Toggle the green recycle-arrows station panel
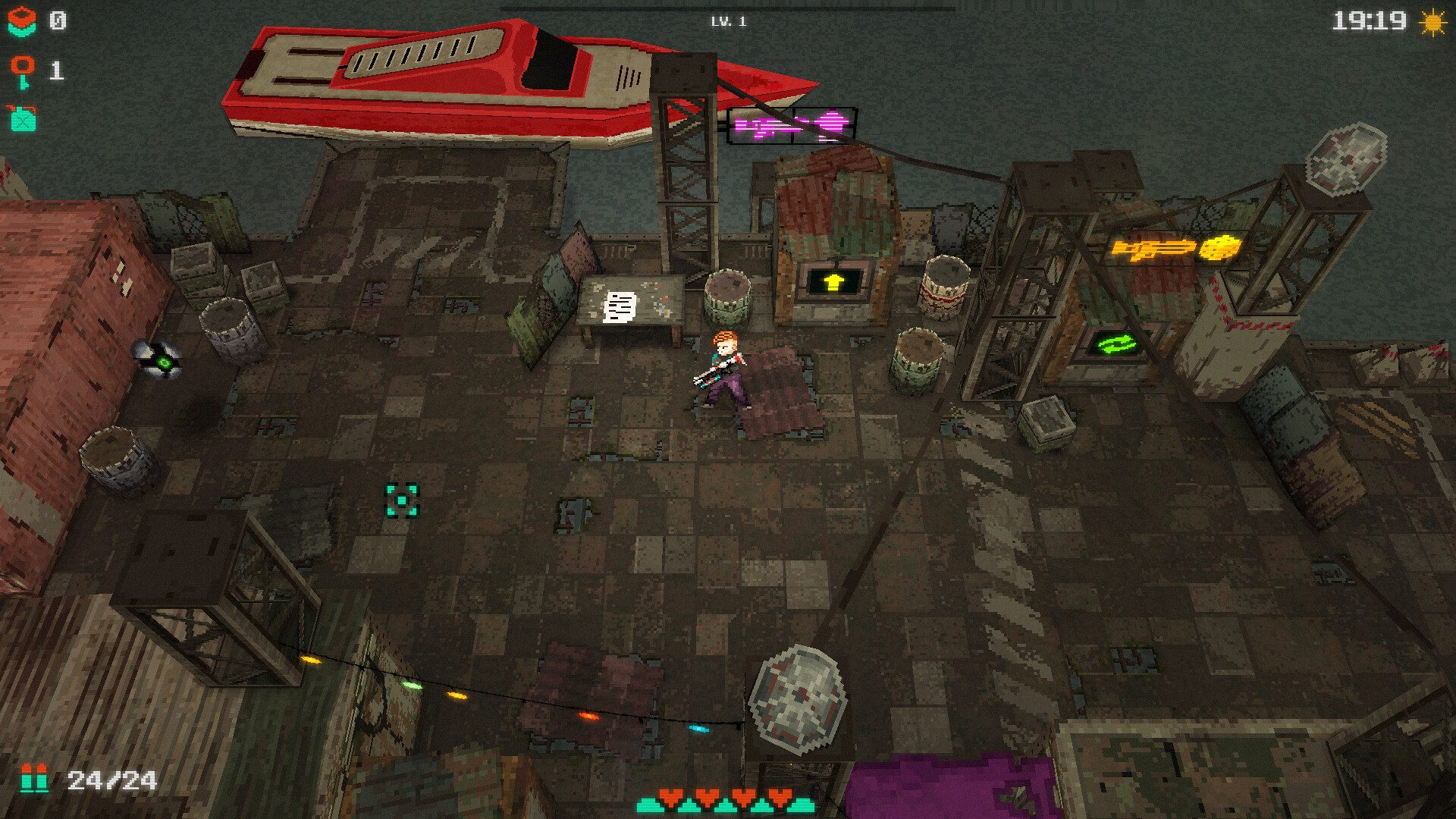 point(1115,346)
